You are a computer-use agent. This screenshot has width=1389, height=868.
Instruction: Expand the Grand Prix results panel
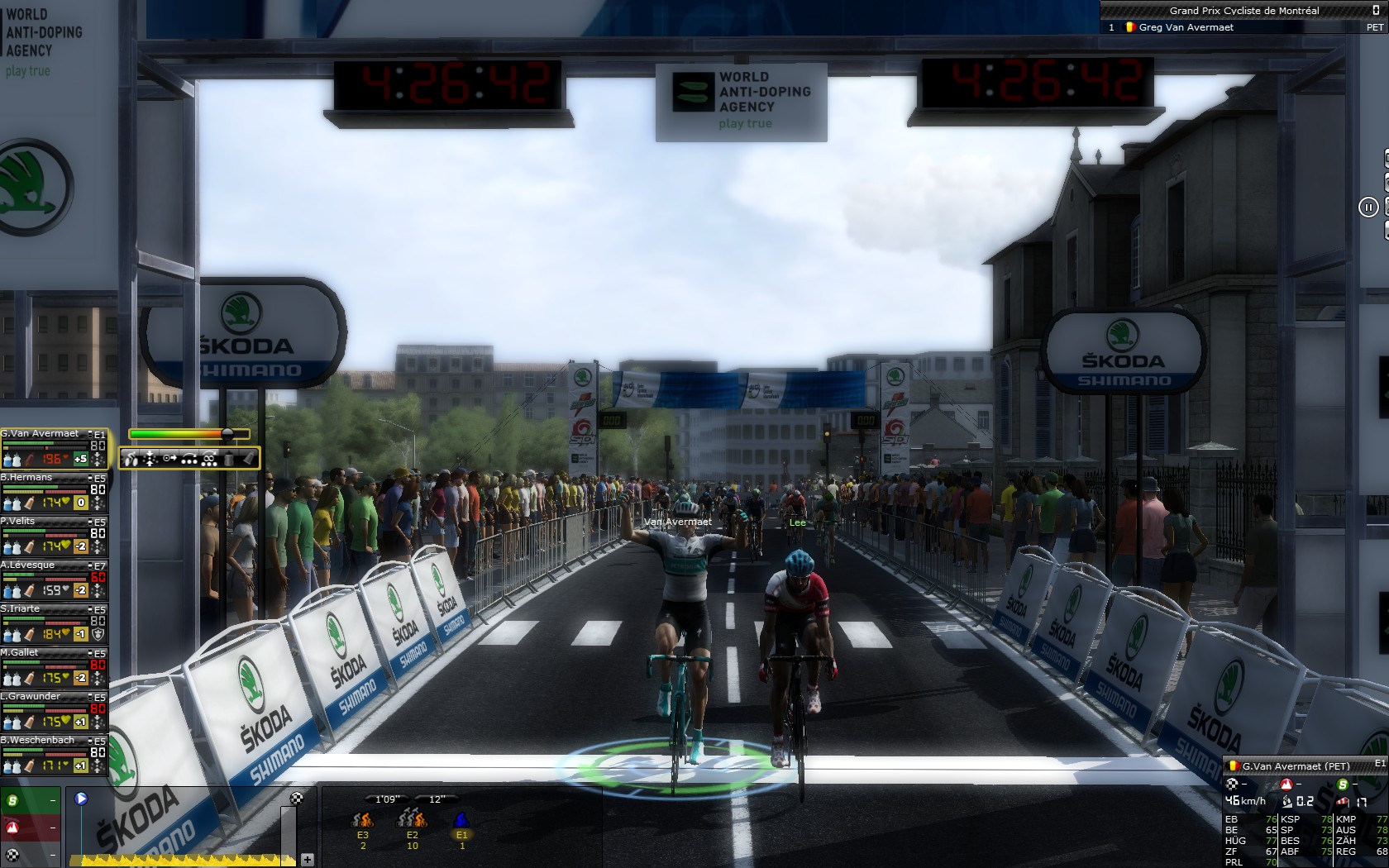coord(1375,11)
